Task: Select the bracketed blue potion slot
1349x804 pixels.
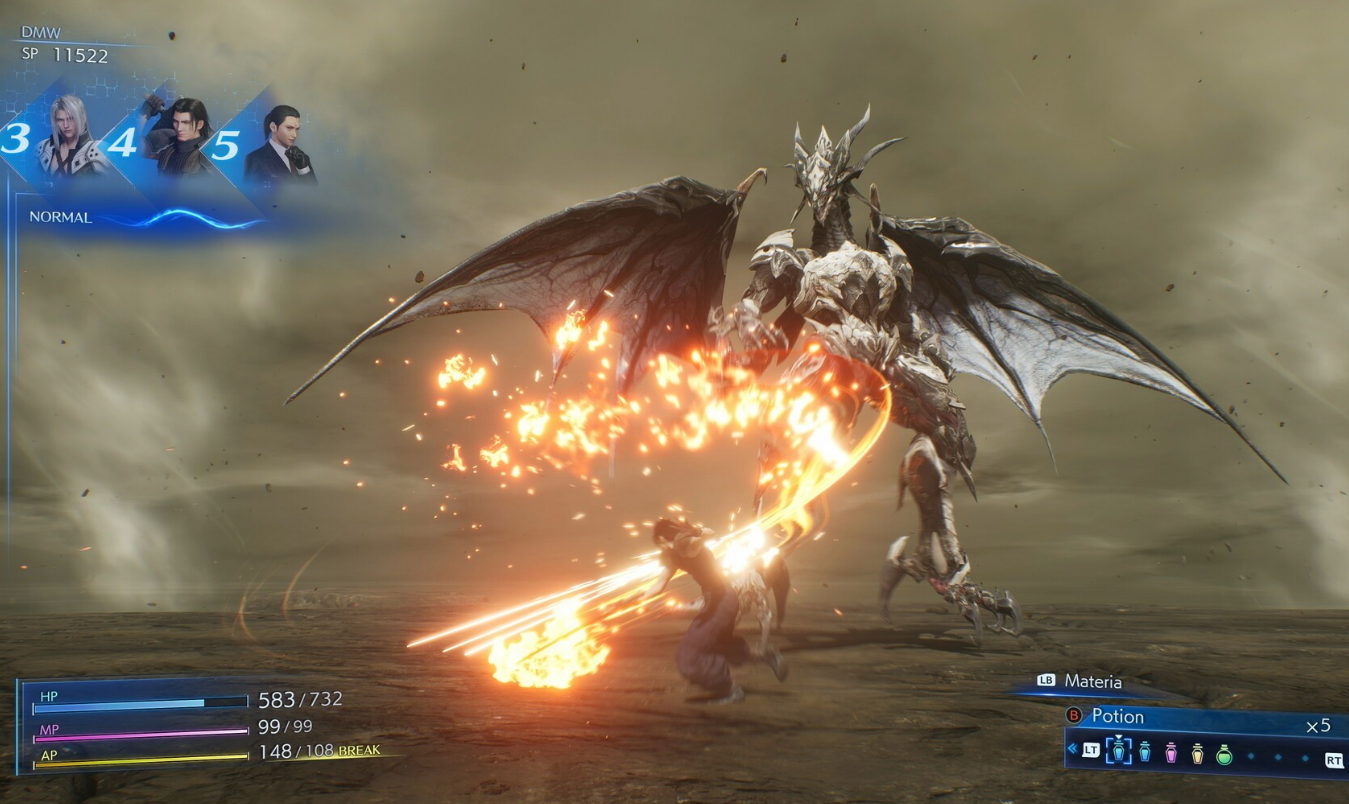Action: [x=1118, y=752]
